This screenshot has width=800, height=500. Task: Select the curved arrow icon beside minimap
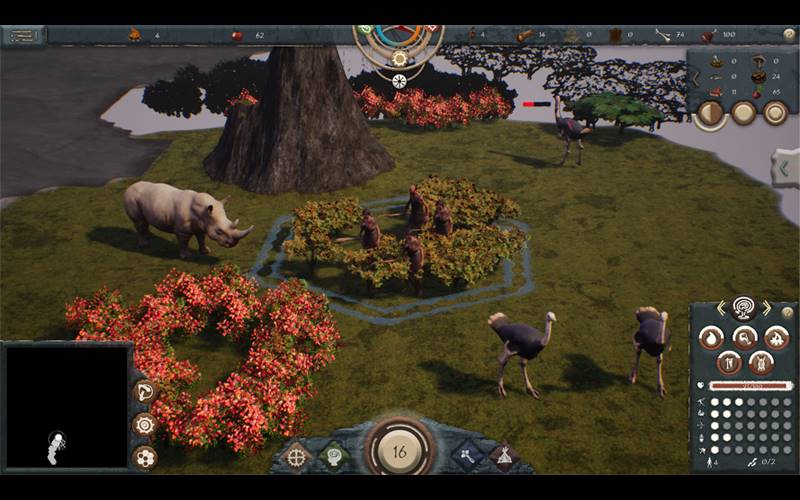145,391
